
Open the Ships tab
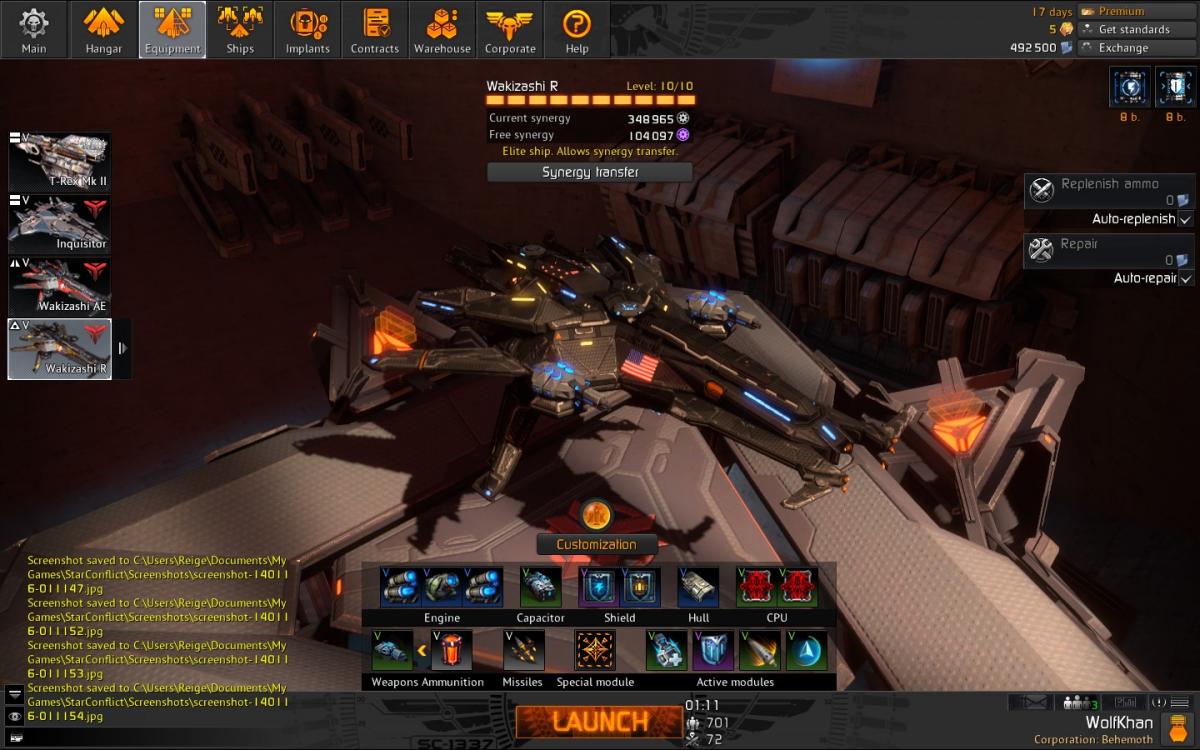click(x=240, y=30)
